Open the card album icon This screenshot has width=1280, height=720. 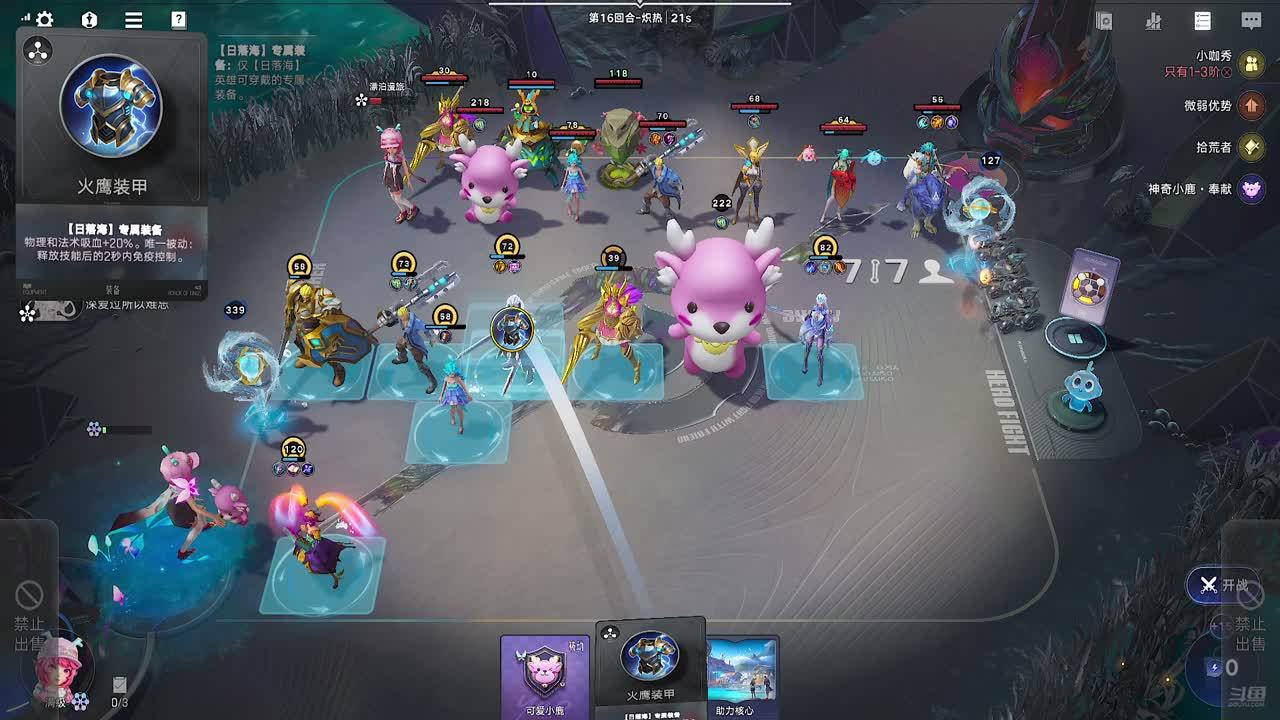point(1104,21)
